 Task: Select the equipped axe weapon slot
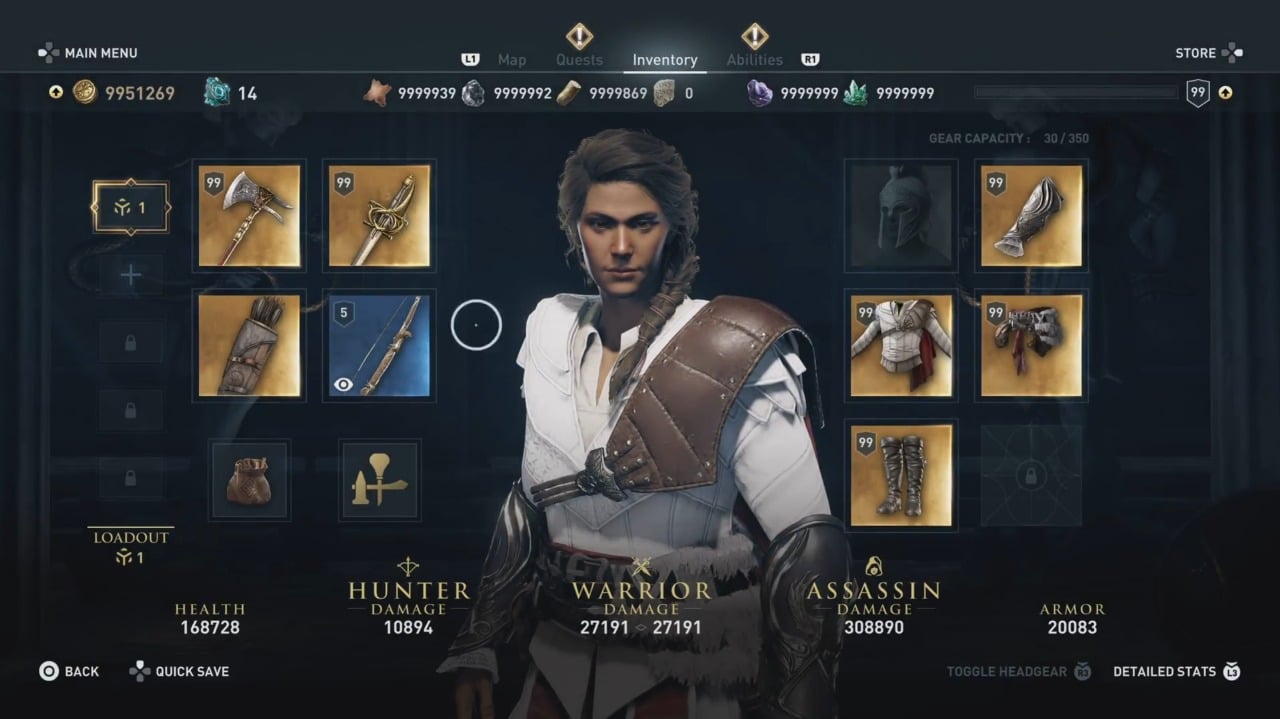(249, 216)
